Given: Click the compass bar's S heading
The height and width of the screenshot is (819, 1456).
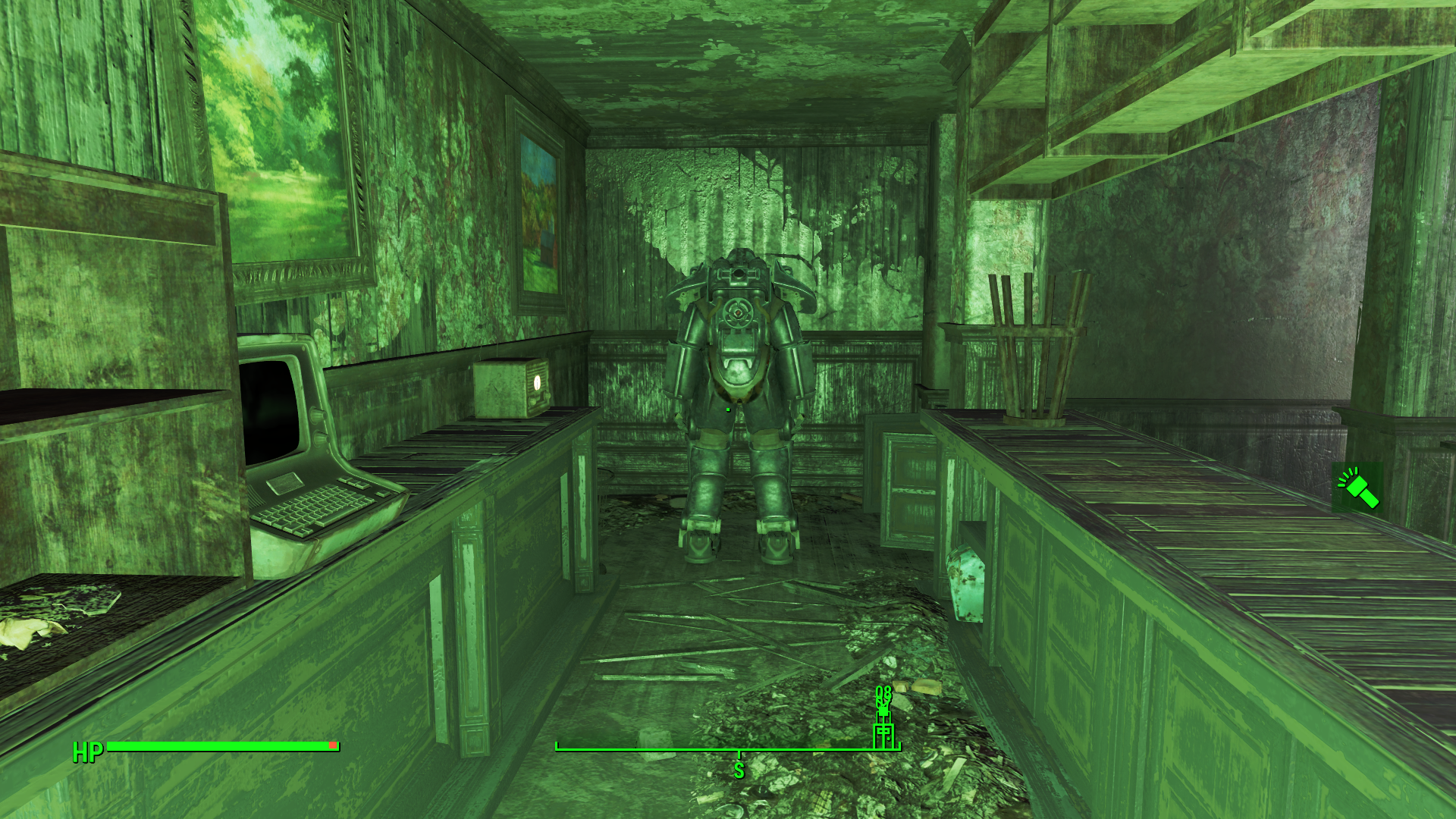Looking at the screenshot, I should (739, 770).
